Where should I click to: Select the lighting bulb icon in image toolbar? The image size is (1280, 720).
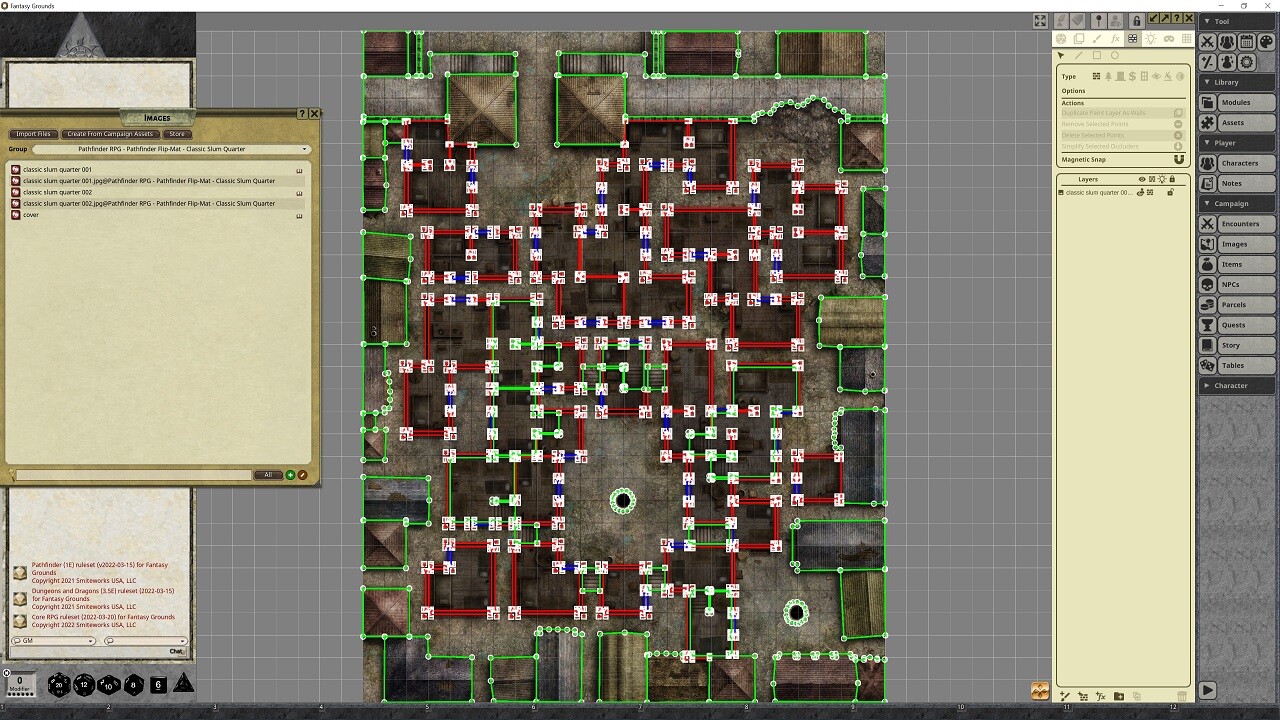coord(1151,39)
